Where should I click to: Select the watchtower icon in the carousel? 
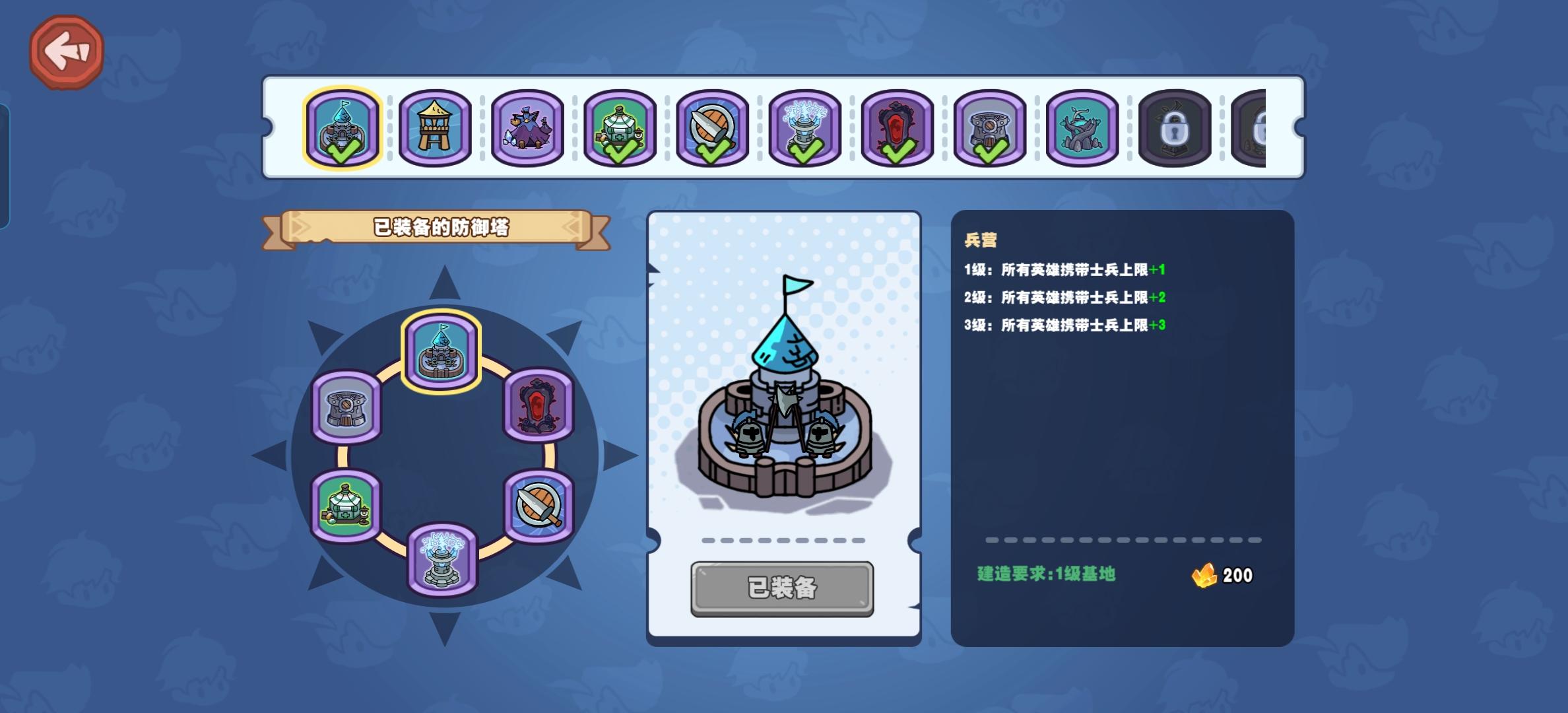pyautogui.click(x=434, y=127)
